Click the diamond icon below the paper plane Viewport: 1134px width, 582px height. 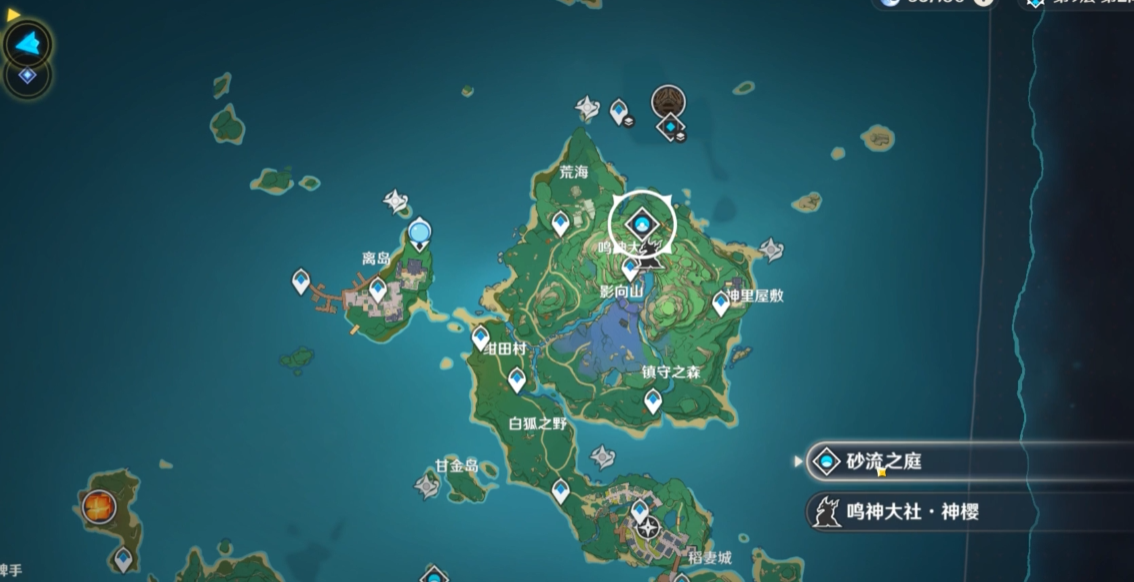[27, 75]
